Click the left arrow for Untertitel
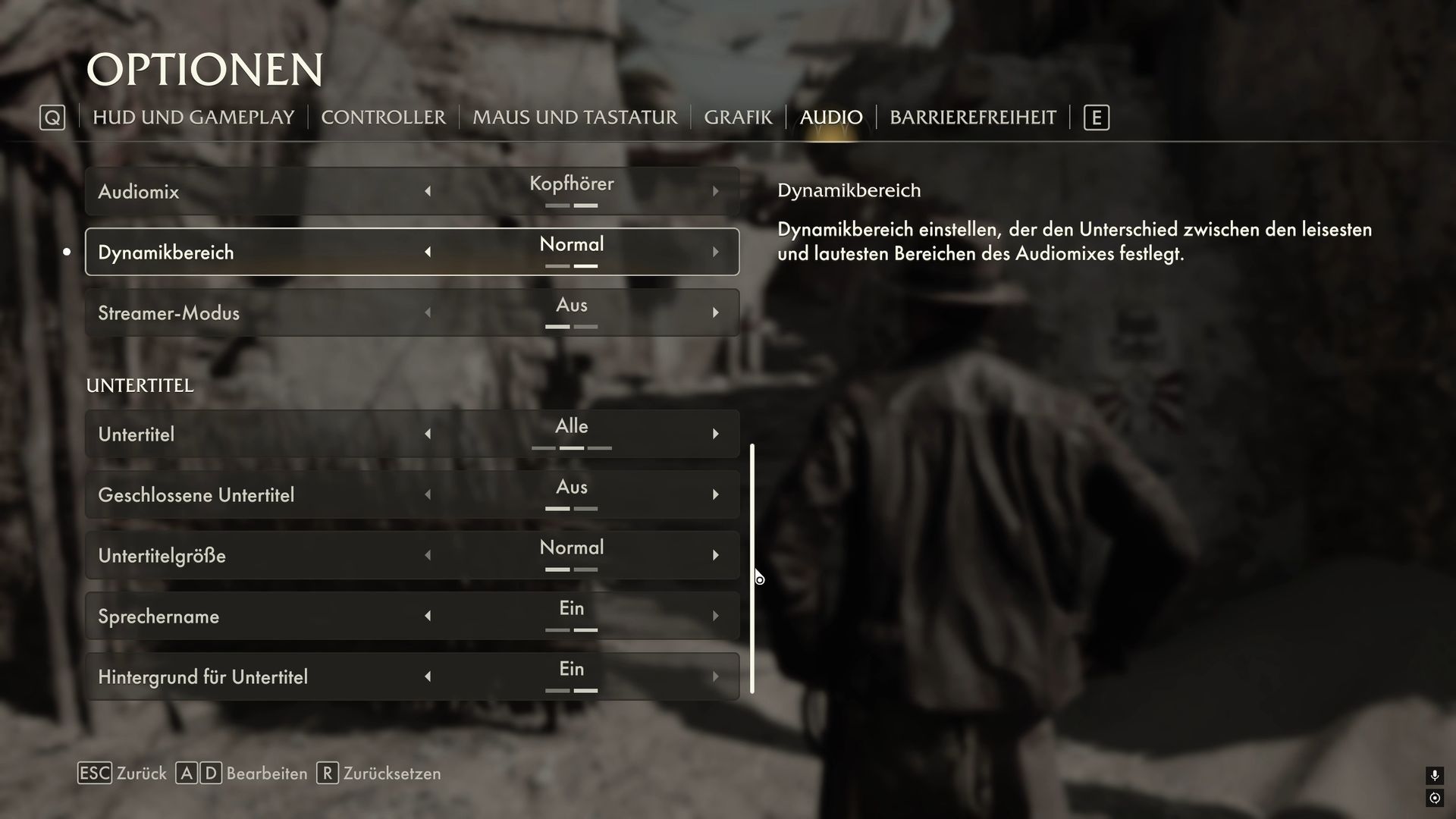 coord(428,434)
